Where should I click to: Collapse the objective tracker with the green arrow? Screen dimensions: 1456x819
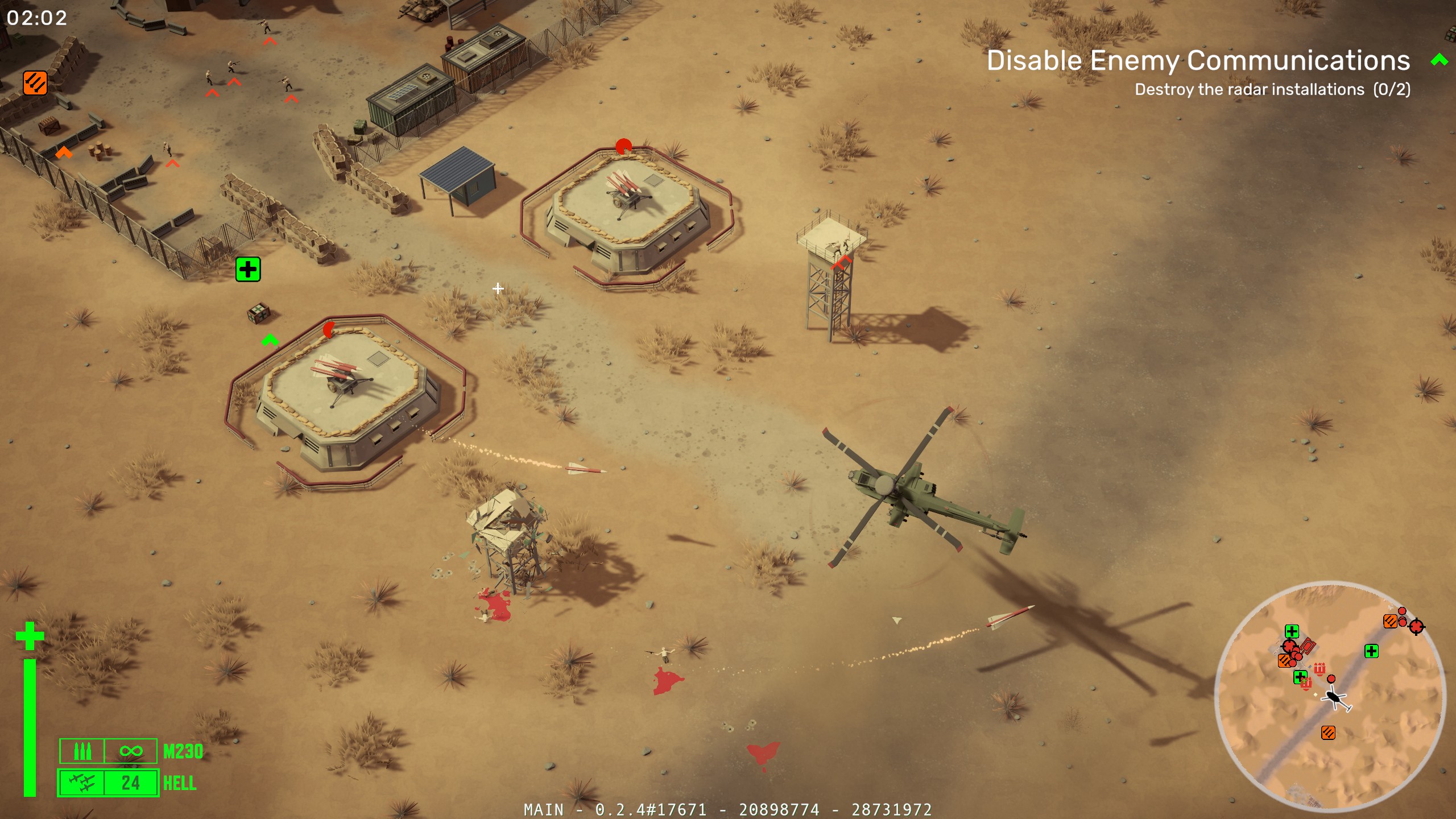[1439, 60]
